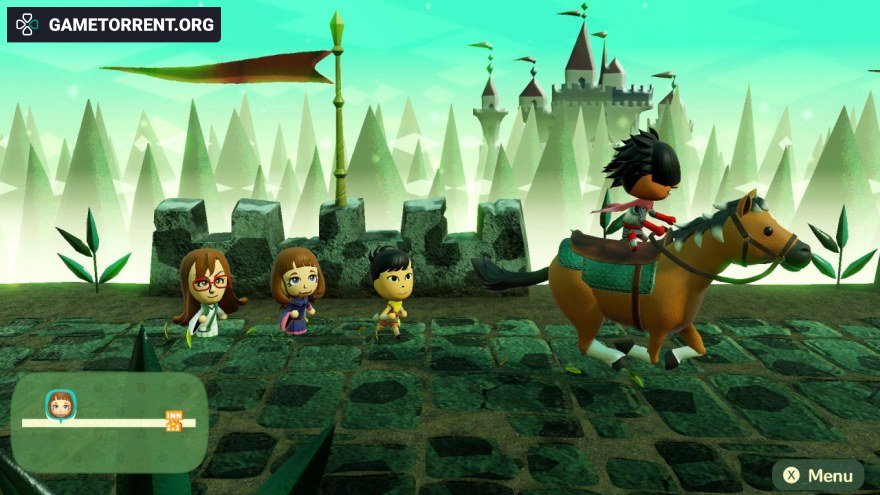Select the Mii face marker on the route tracker
The width and height of the screenshot is (880, 495).
[60, 405]
